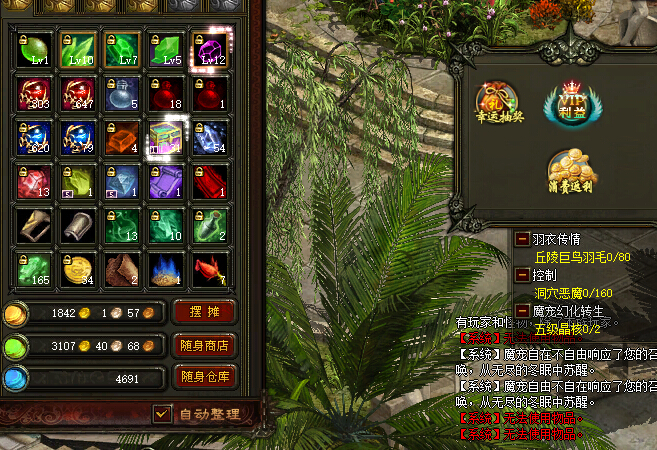Select the blue flame campfire item
Viewport: 657px width, 450px height.
(x=166, y=268)
